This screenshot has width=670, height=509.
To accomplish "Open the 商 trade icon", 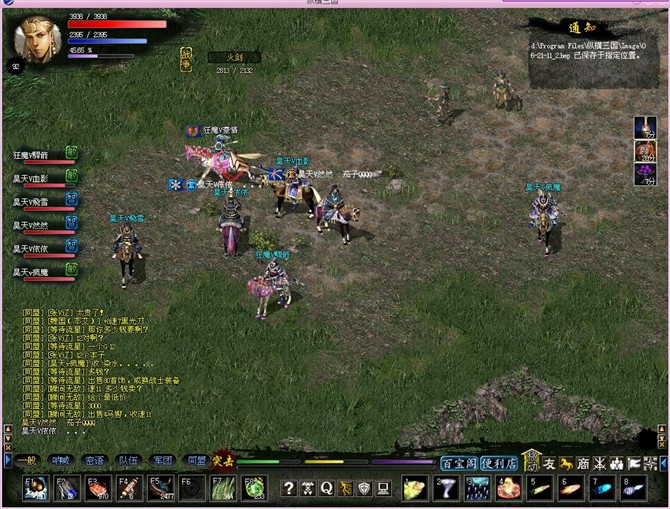I will tap(583, 463).
